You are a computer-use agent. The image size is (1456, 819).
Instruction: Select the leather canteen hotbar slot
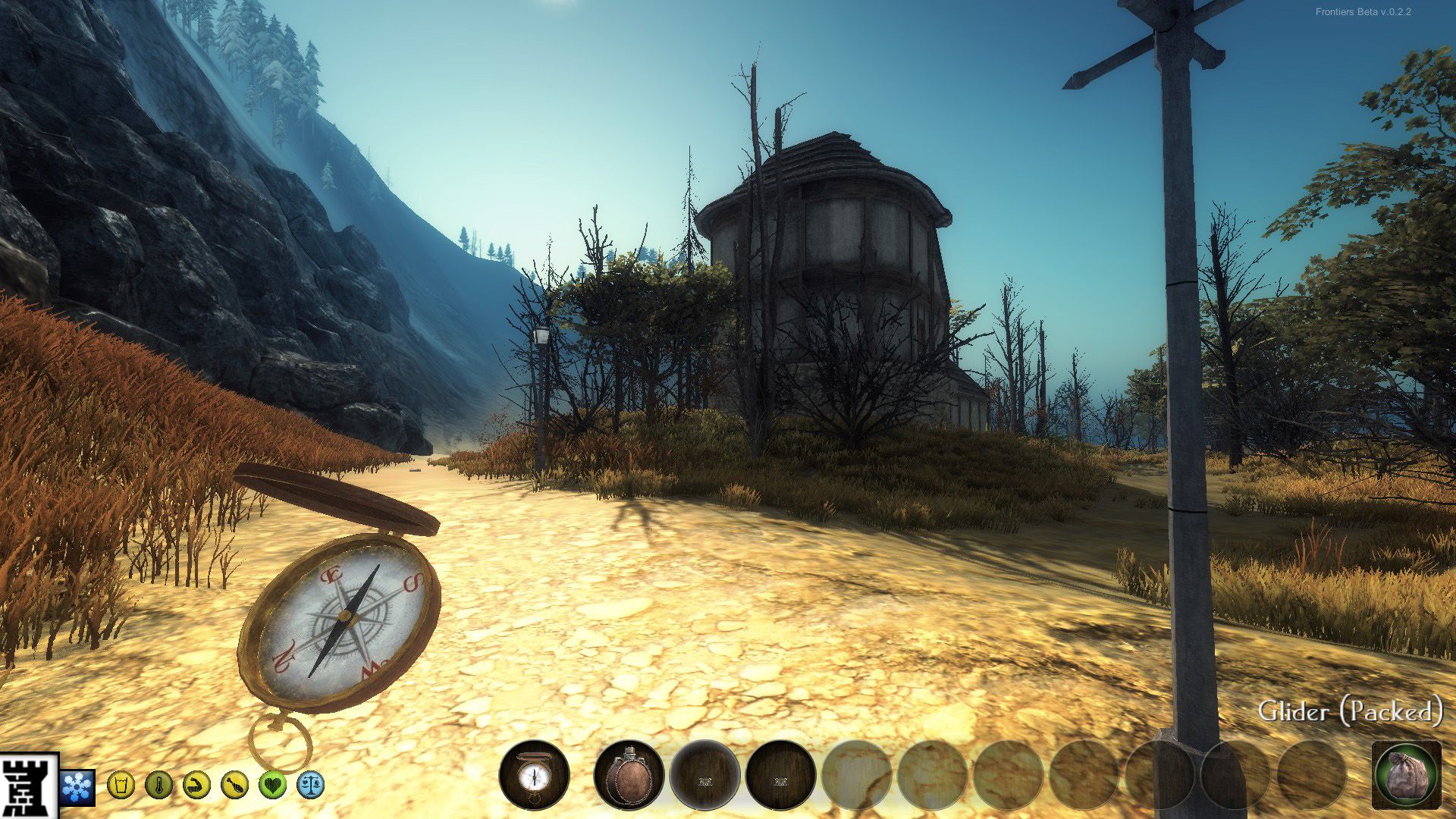[629, 775]
